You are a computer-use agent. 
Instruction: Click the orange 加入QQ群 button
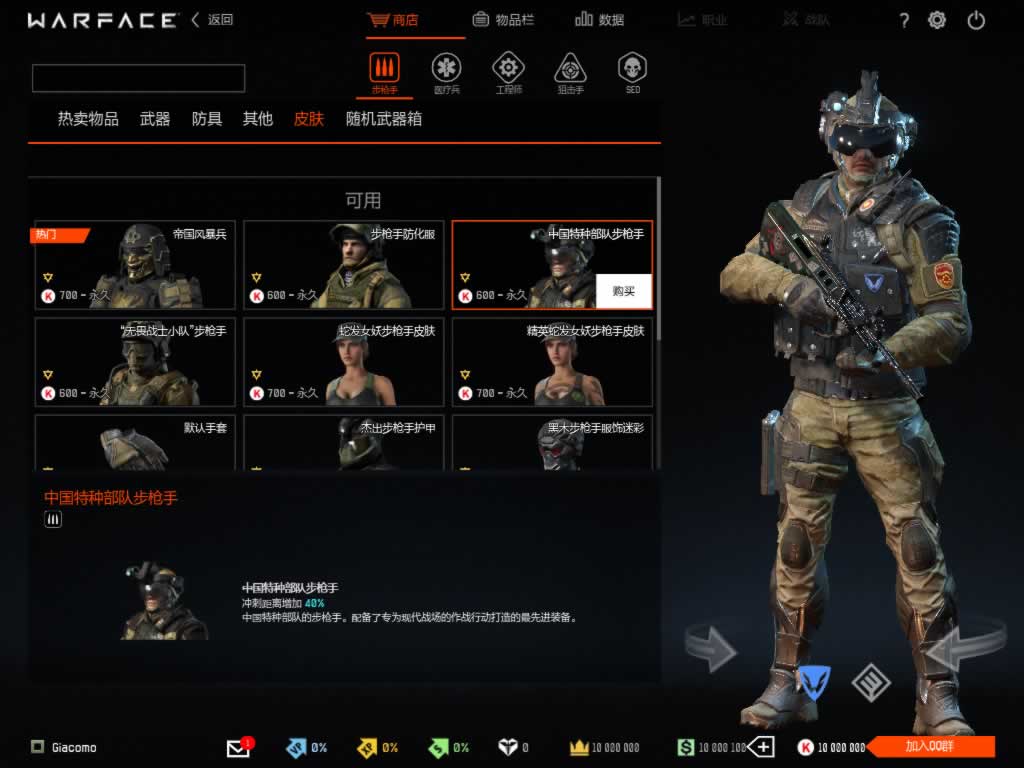pyautogui.click(x=930, y=746)
